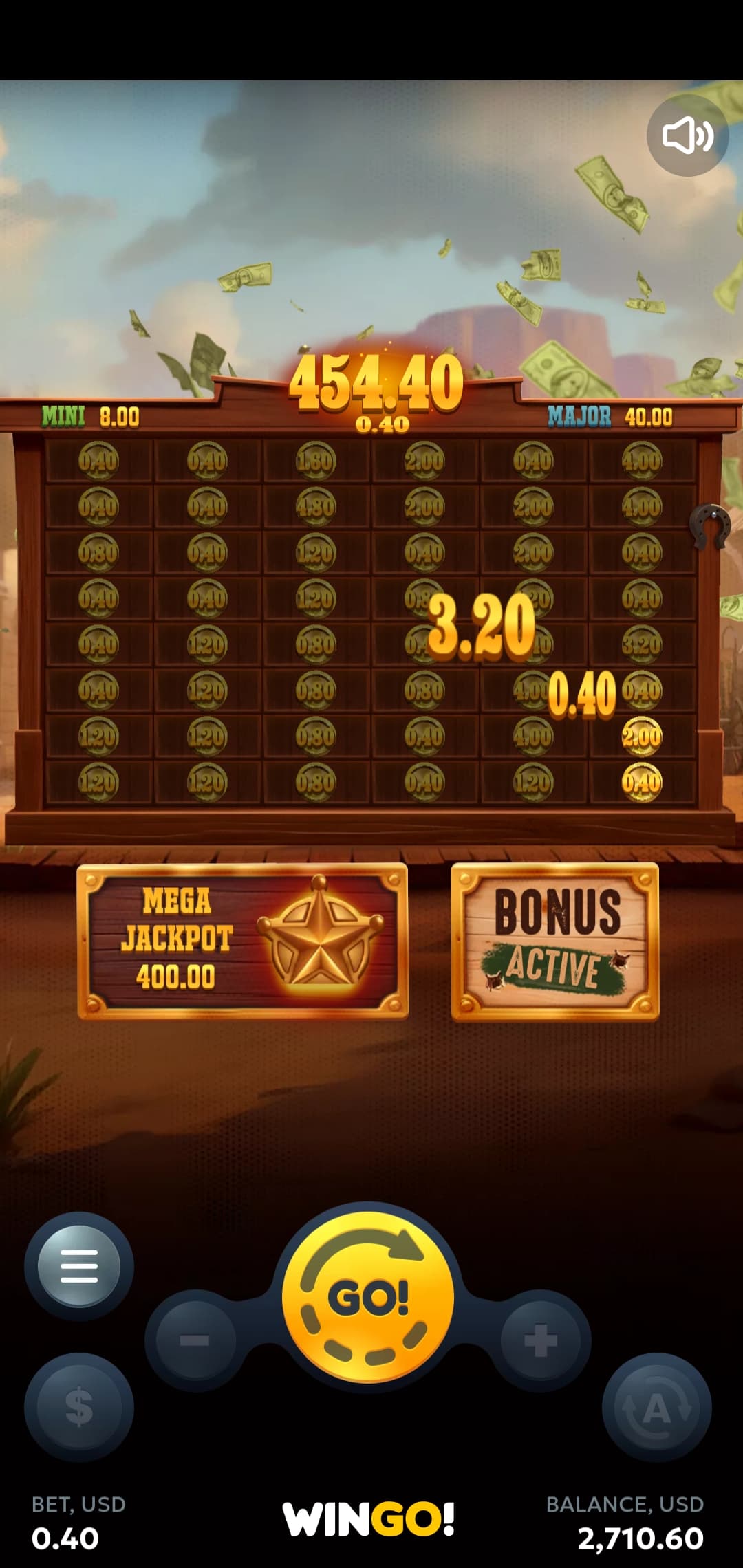Viewport: 743px width, 1568px height.
Task: Toggle the sound speaker icon
Action: coord(687,135)
